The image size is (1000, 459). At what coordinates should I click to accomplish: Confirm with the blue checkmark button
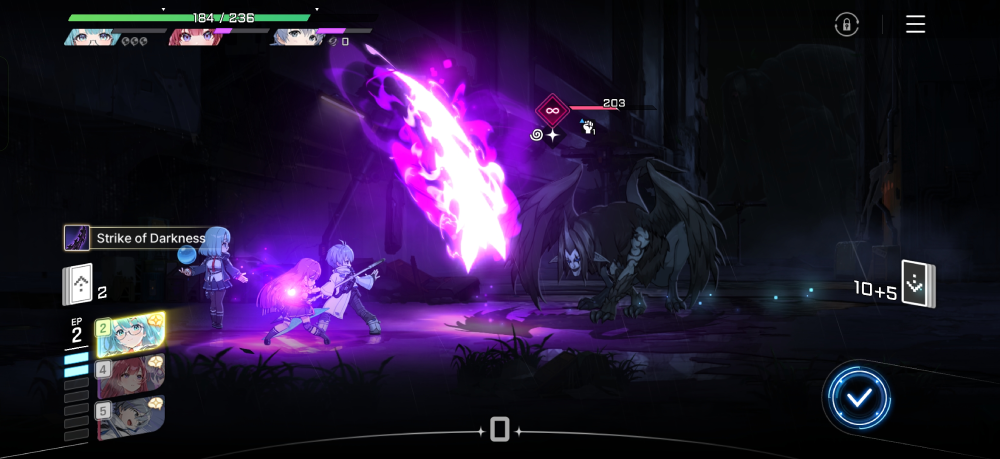point(858,398)
